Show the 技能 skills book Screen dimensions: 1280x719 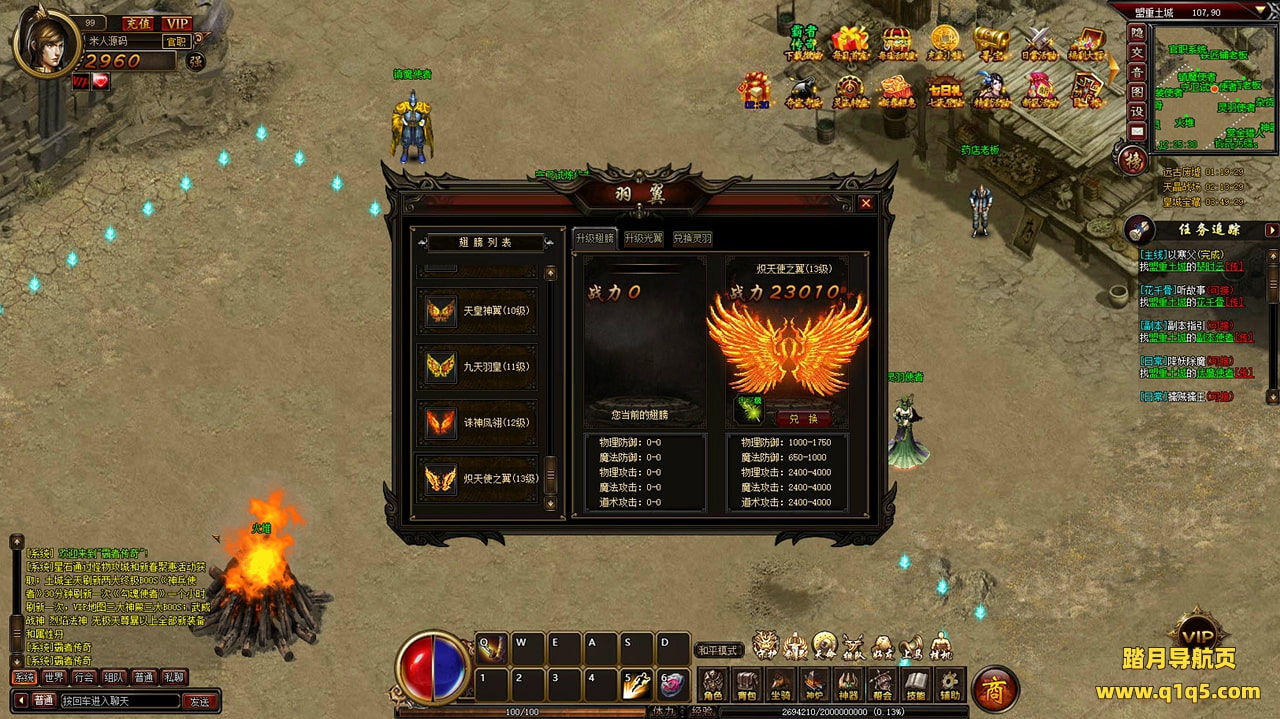click(x=916, y=685)
